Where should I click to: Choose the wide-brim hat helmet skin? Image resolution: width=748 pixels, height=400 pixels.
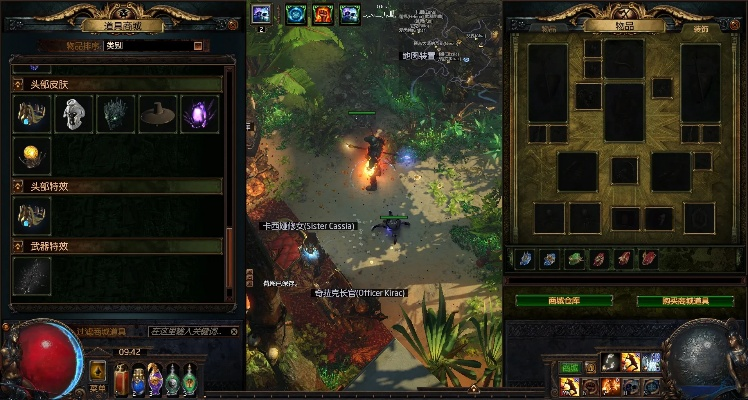157,114
